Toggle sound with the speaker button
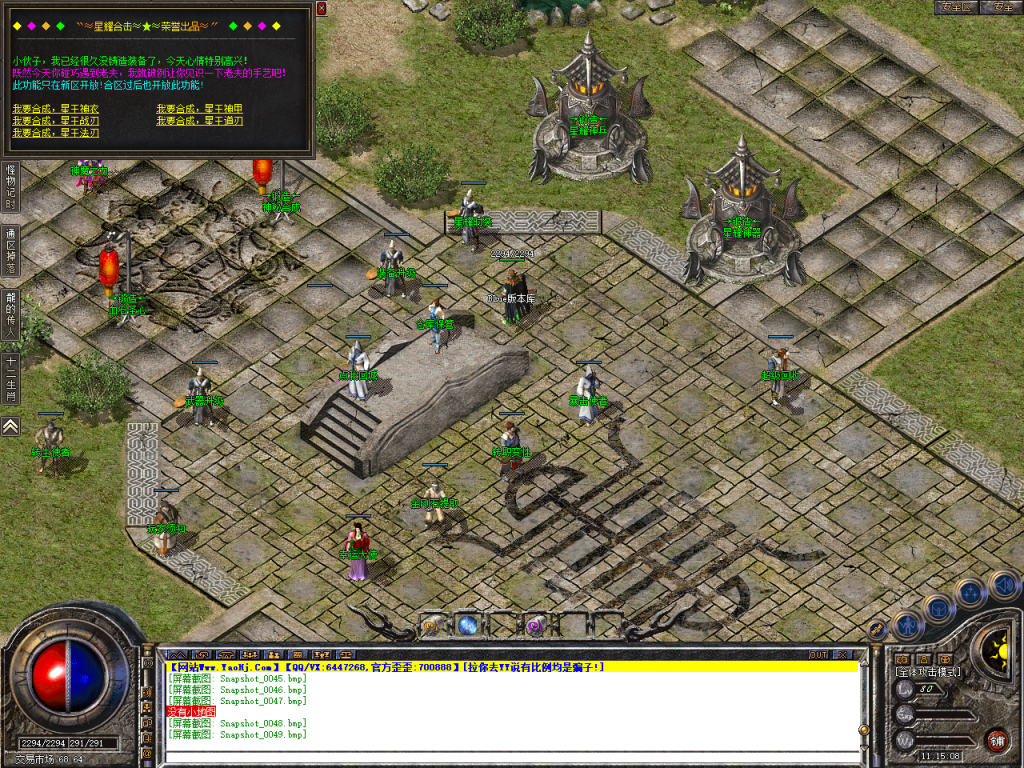Image resolution: width=1024 pixels, height=768 pixels. pos(1003,583)
